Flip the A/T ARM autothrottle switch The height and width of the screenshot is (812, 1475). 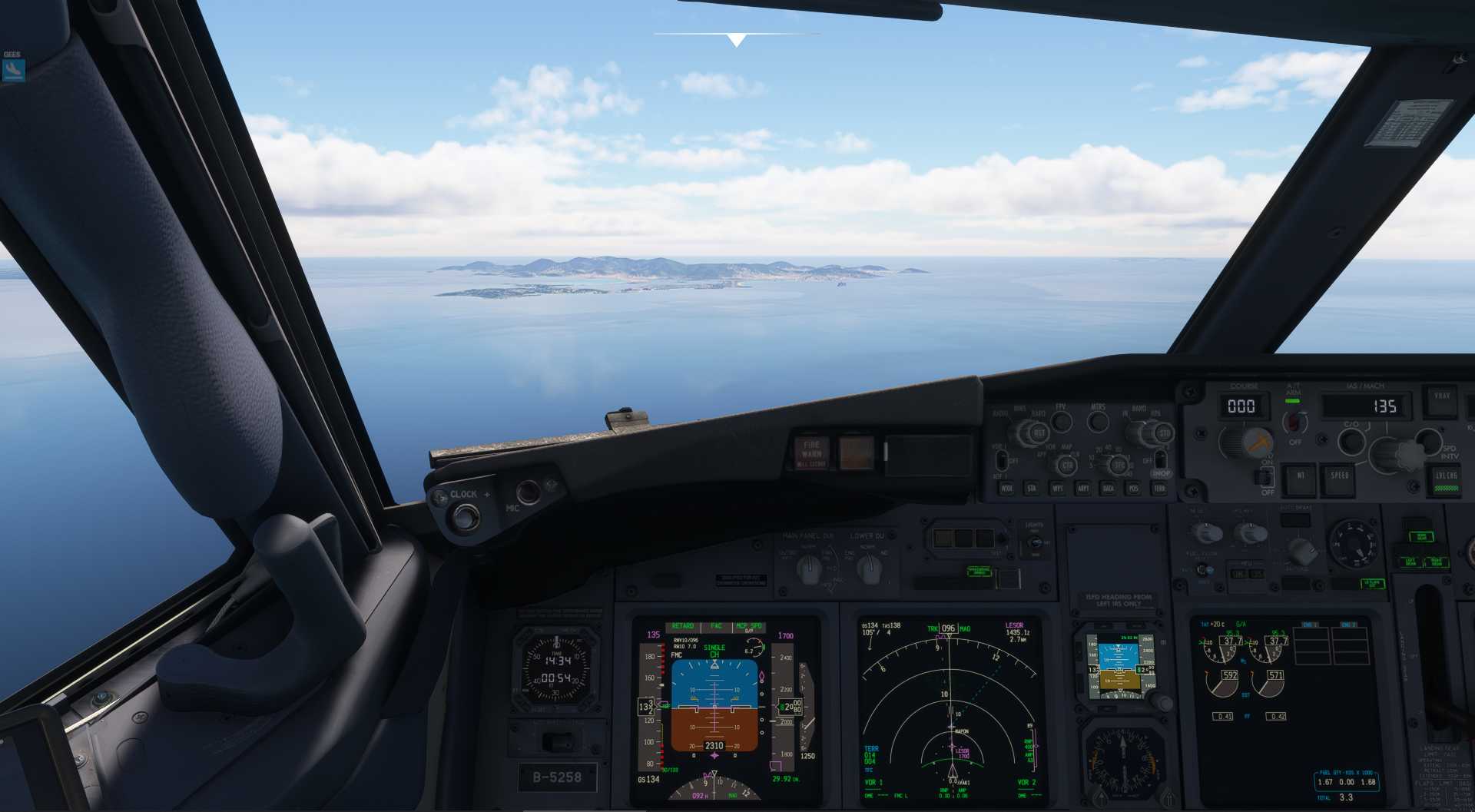1294,421
